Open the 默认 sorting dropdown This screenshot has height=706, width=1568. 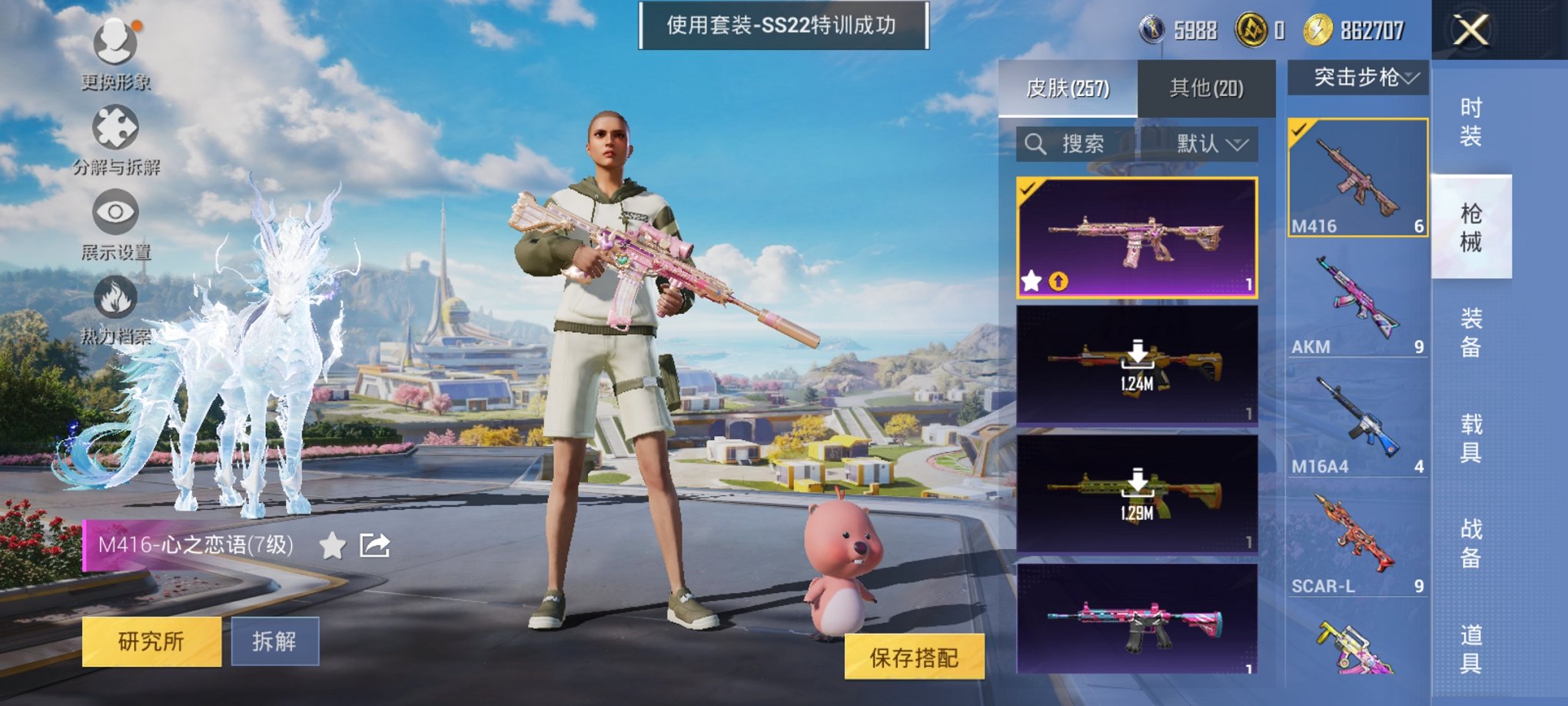tap(1213, 145)
